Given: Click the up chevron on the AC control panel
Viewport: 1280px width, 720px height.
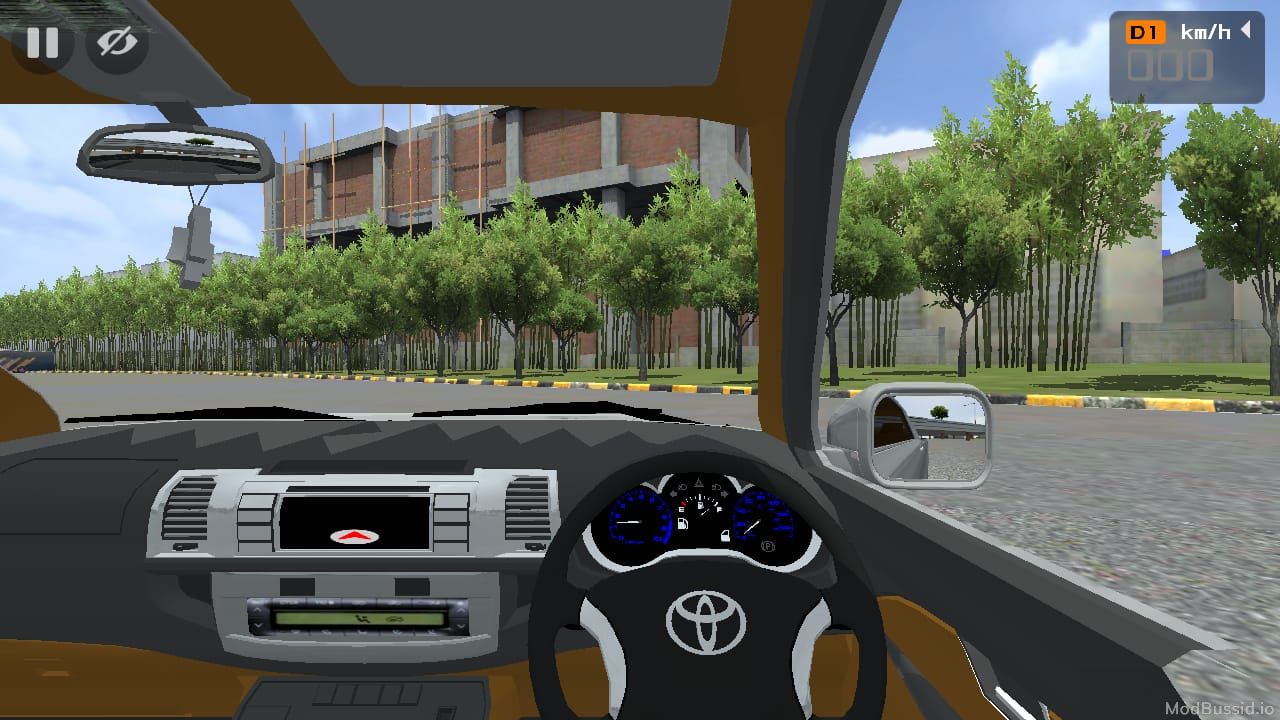Looking at the screenshot, I should point(257,610).
